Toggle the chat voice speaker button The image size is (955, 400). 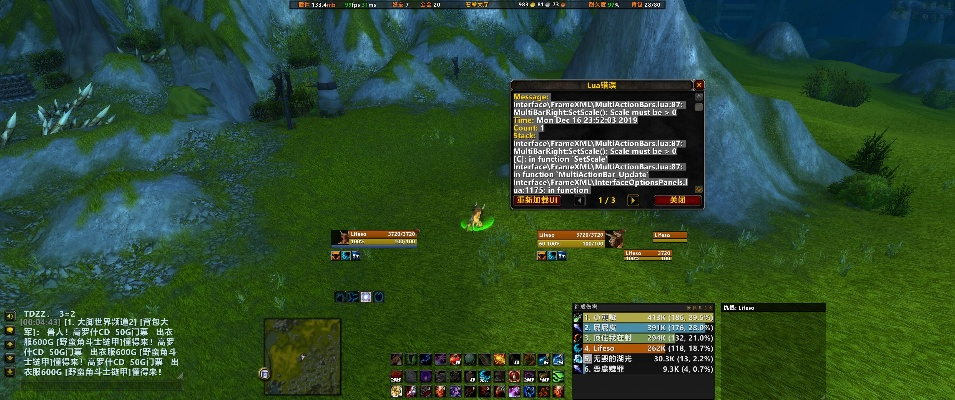point(8,315)
